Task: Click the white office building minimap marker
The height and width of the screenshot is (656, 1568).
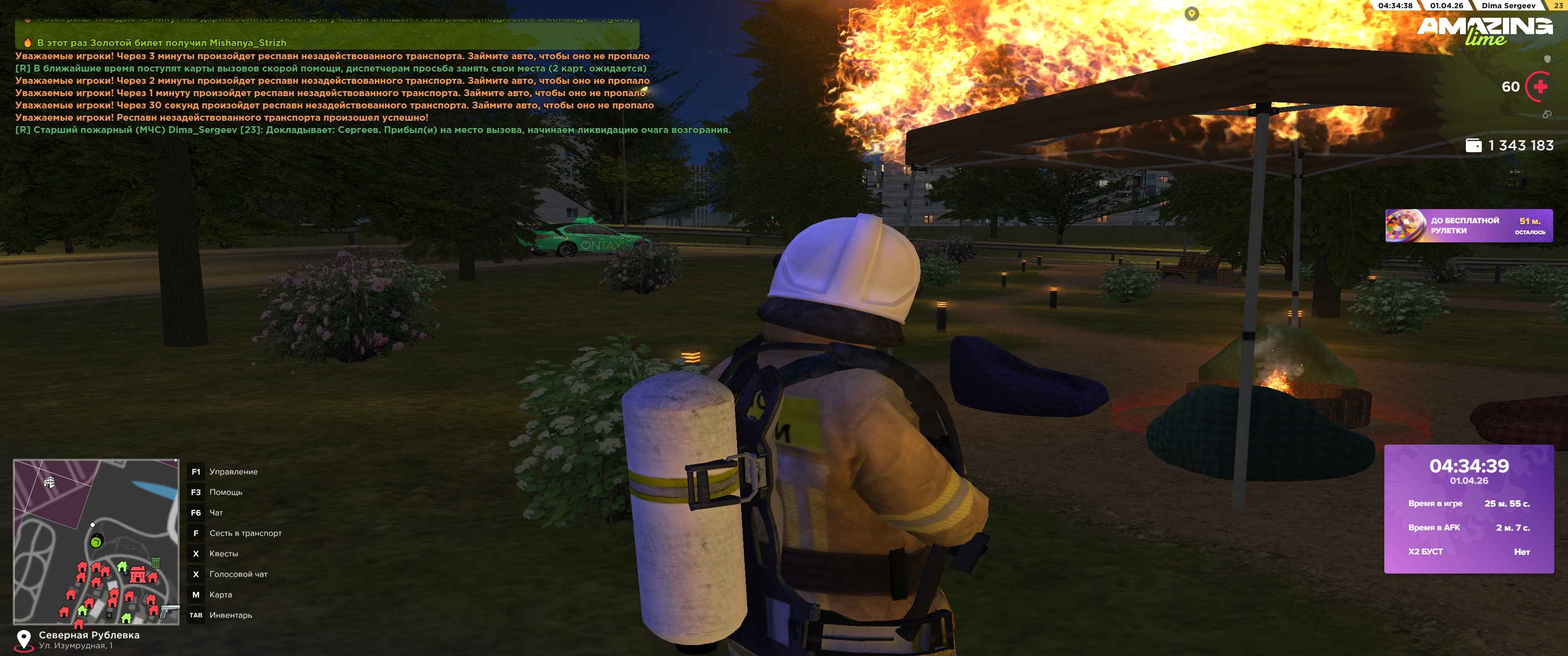Action: [49, 482]
